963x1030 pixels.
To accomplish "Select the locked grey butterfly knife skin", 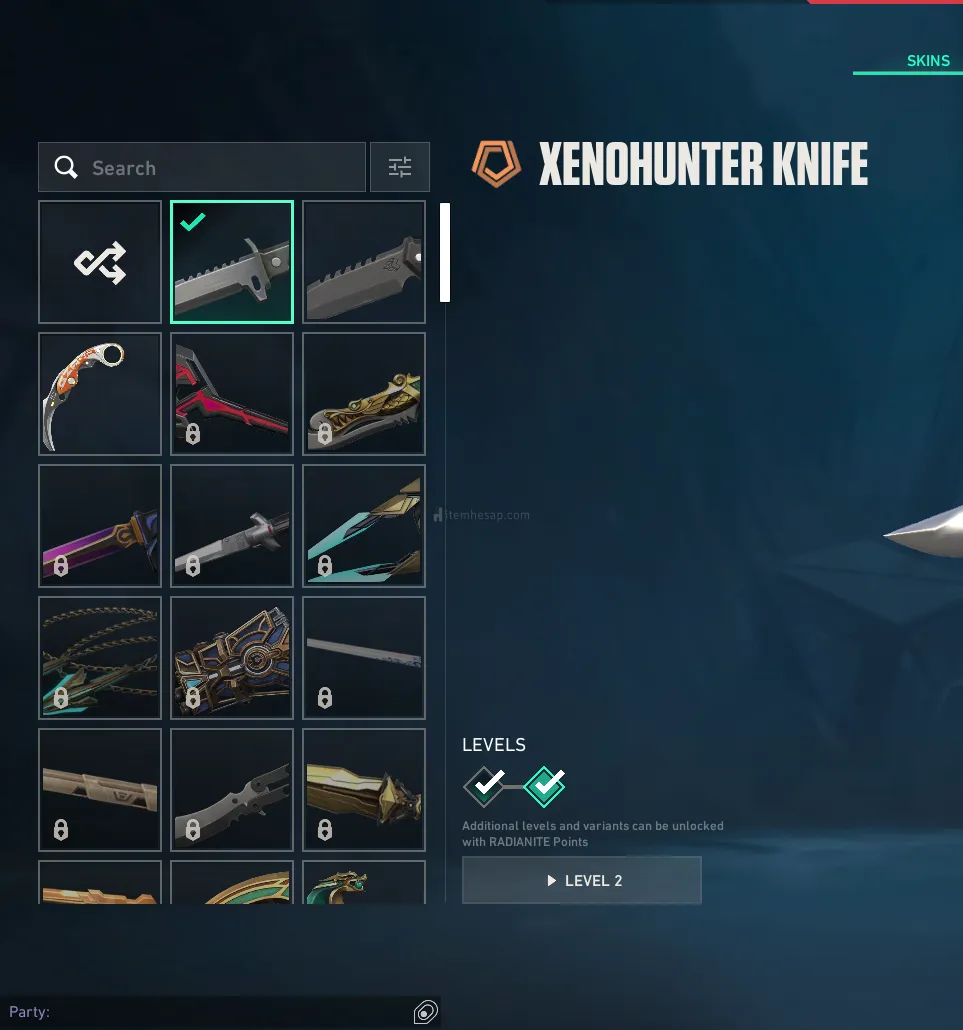I will tap(232, 790).
